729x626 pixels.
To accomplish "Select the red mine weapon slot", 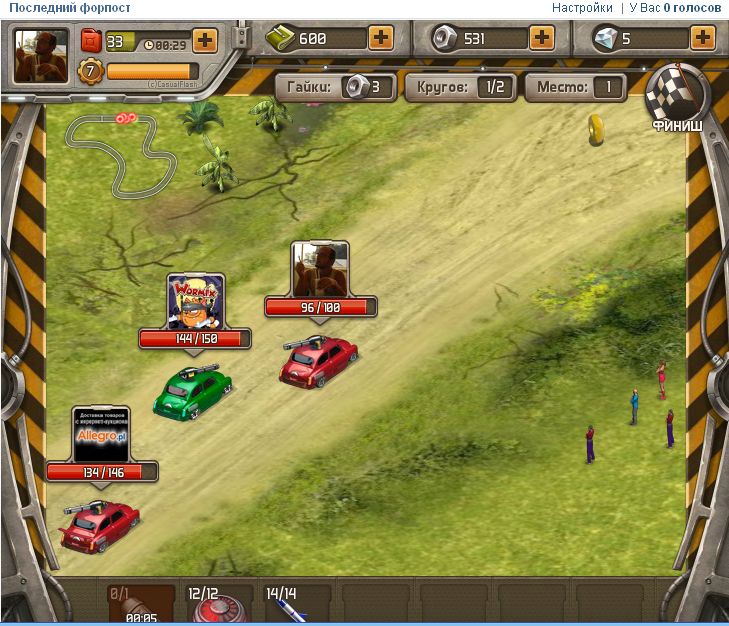I will coord(213,607).
